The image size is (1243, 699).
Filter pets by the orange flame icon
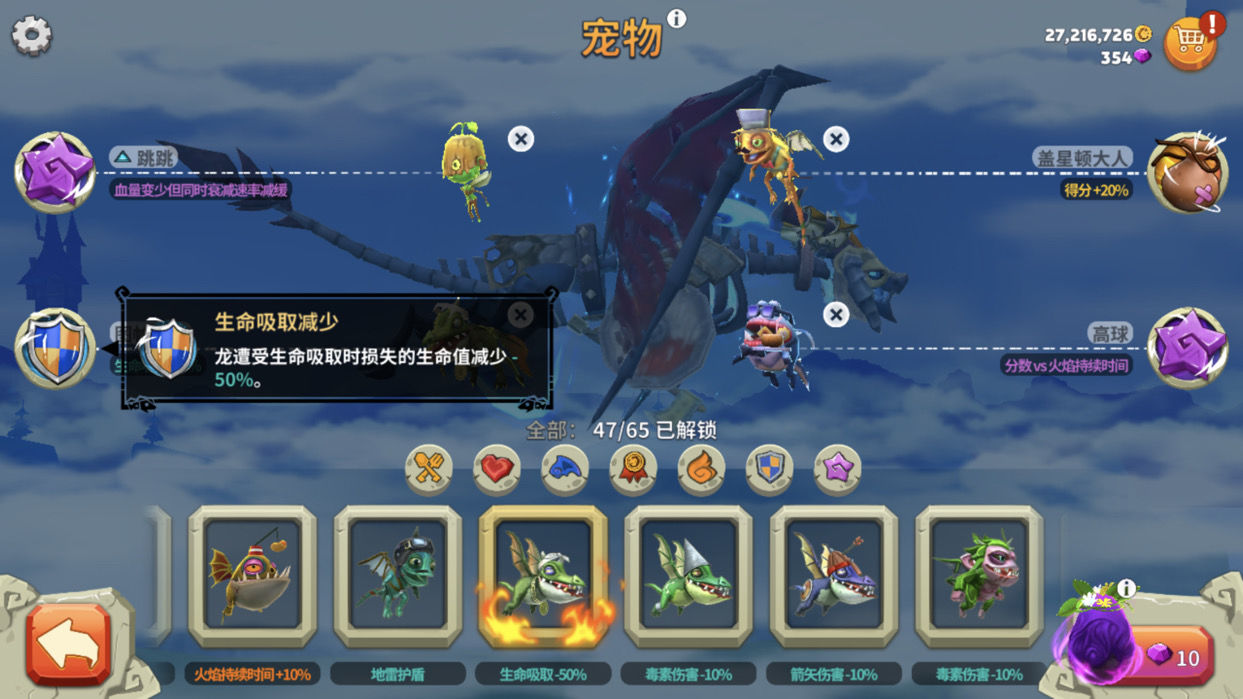point(701,468)
